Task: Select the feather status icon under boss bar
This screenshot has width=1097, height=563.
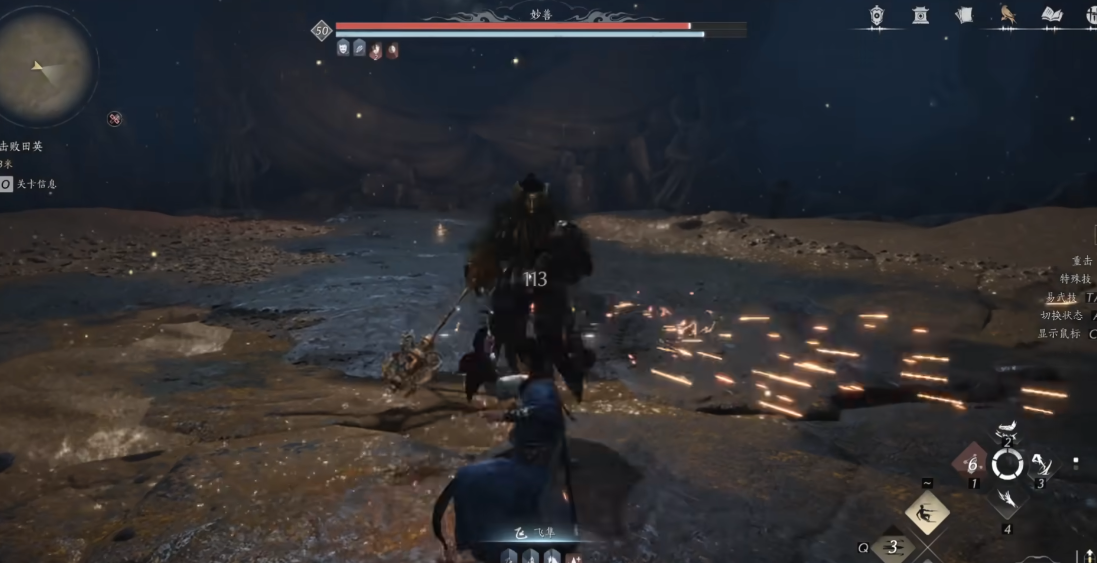Action: [x=359, y=48]
